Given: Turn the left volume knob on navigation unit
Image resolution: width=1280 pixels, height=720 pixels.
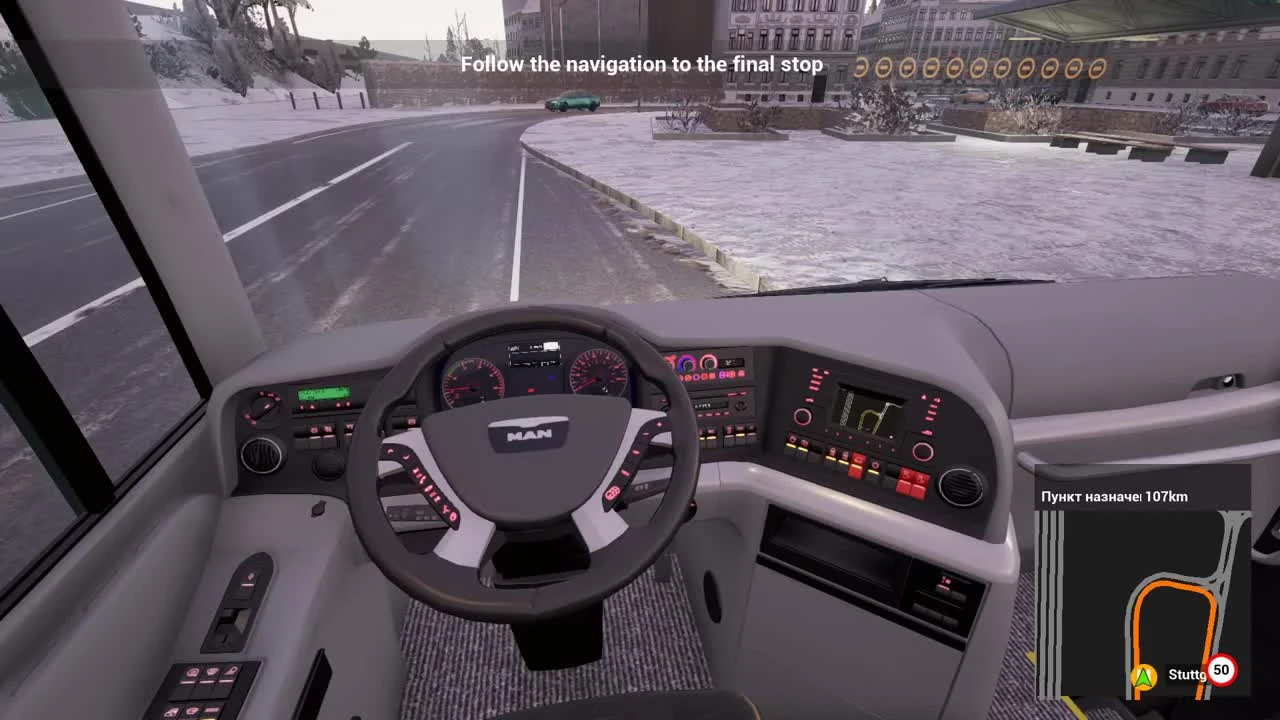Looking at the screenshot, I should coord(803,417).
